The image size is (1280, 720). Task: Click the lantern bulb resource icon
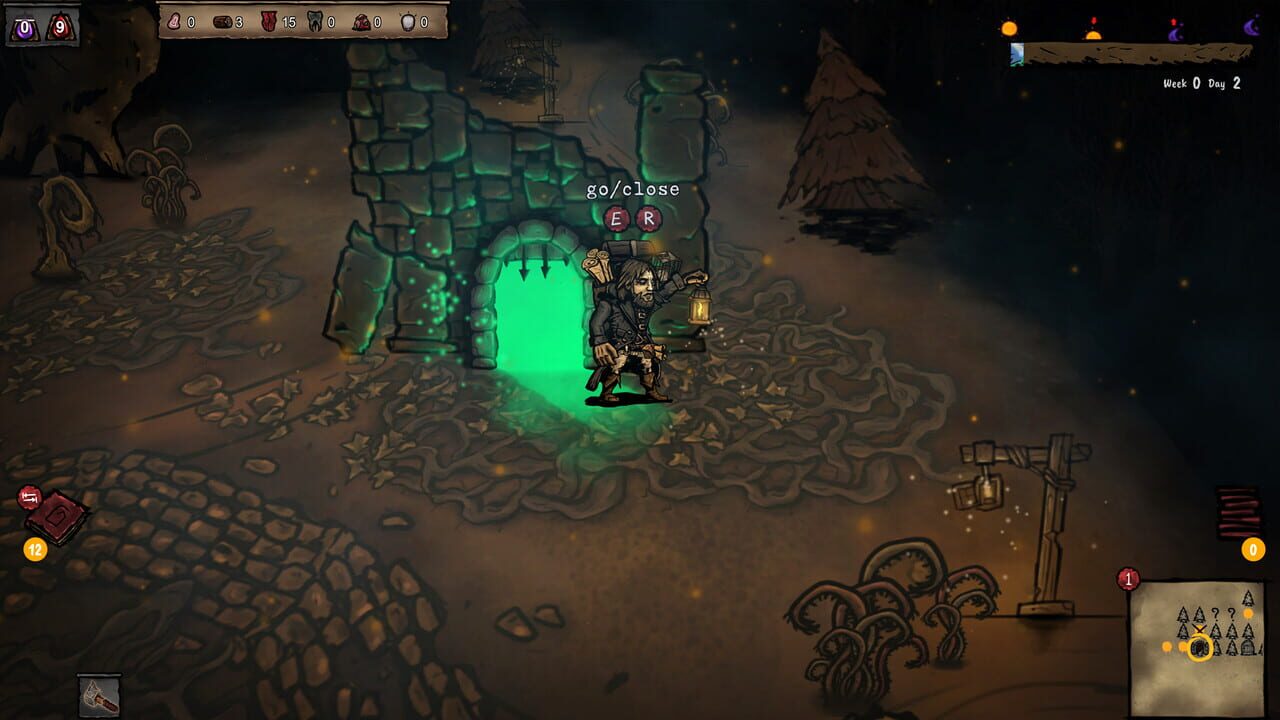[x=408, y=21]
